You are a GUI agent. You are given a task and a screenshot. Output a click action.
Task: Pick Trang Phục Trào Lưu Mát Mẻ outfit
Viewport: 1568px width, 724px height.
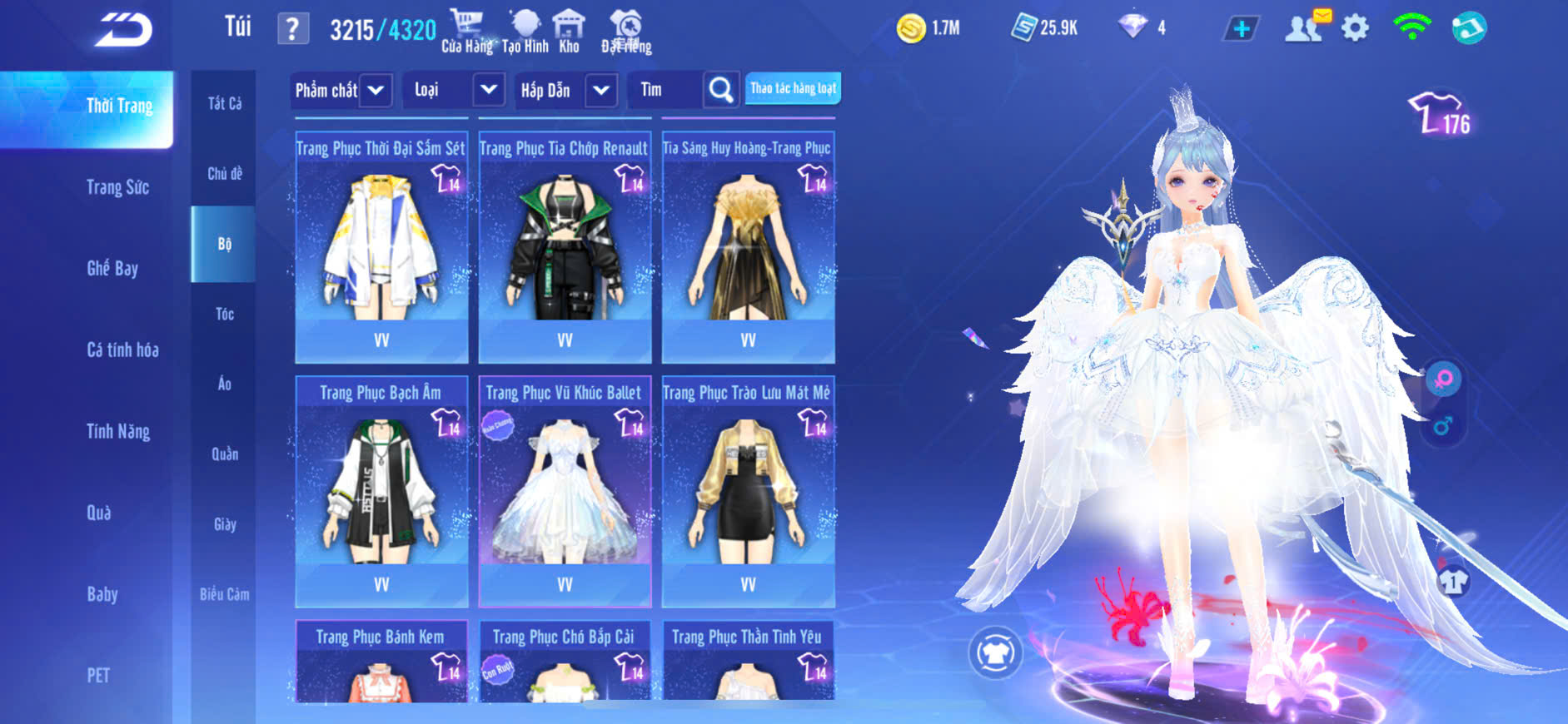click(x=748, y=491)
